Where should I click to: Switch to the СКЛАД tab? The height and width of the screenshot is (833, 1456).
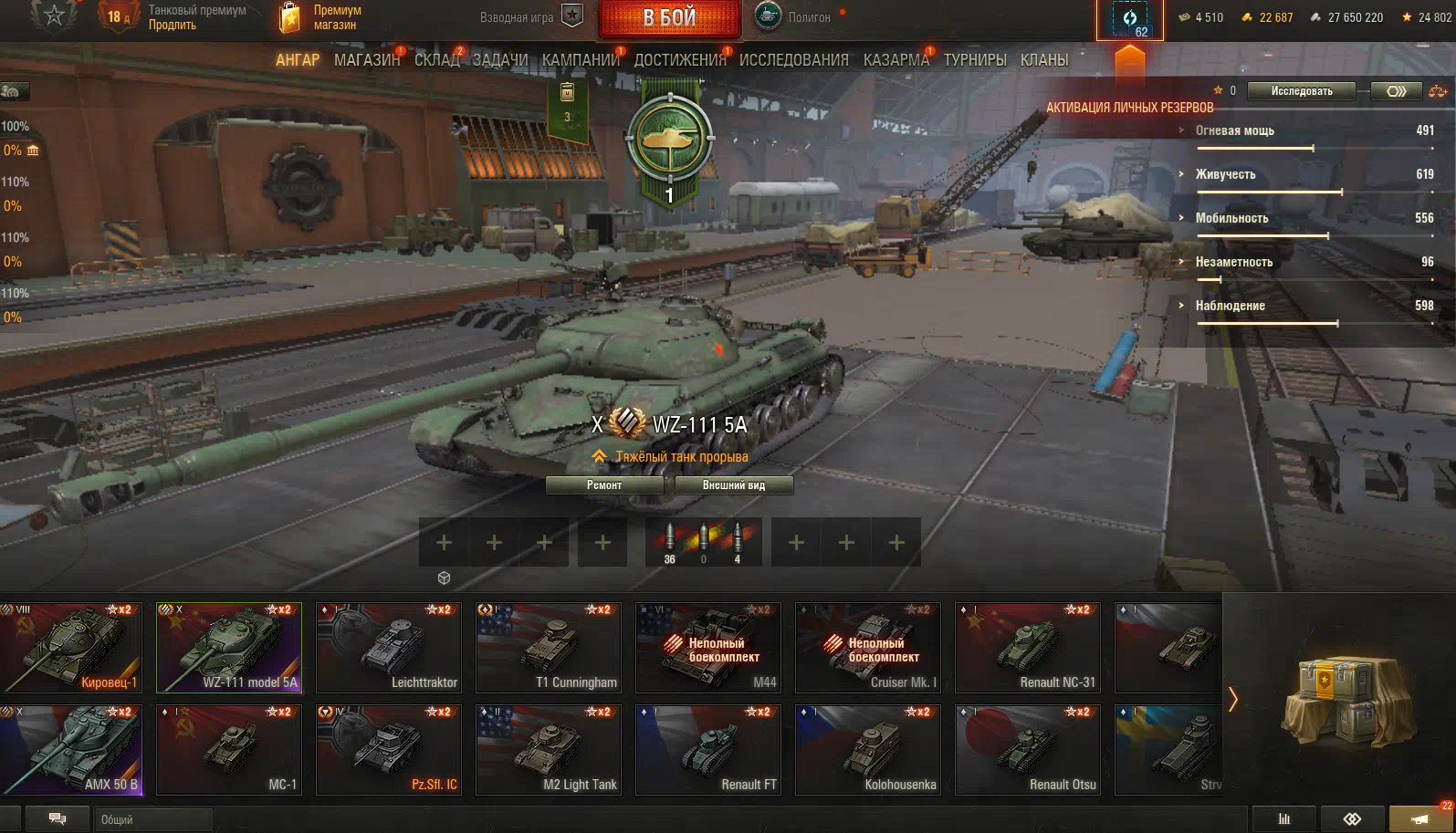coord(437,60)
